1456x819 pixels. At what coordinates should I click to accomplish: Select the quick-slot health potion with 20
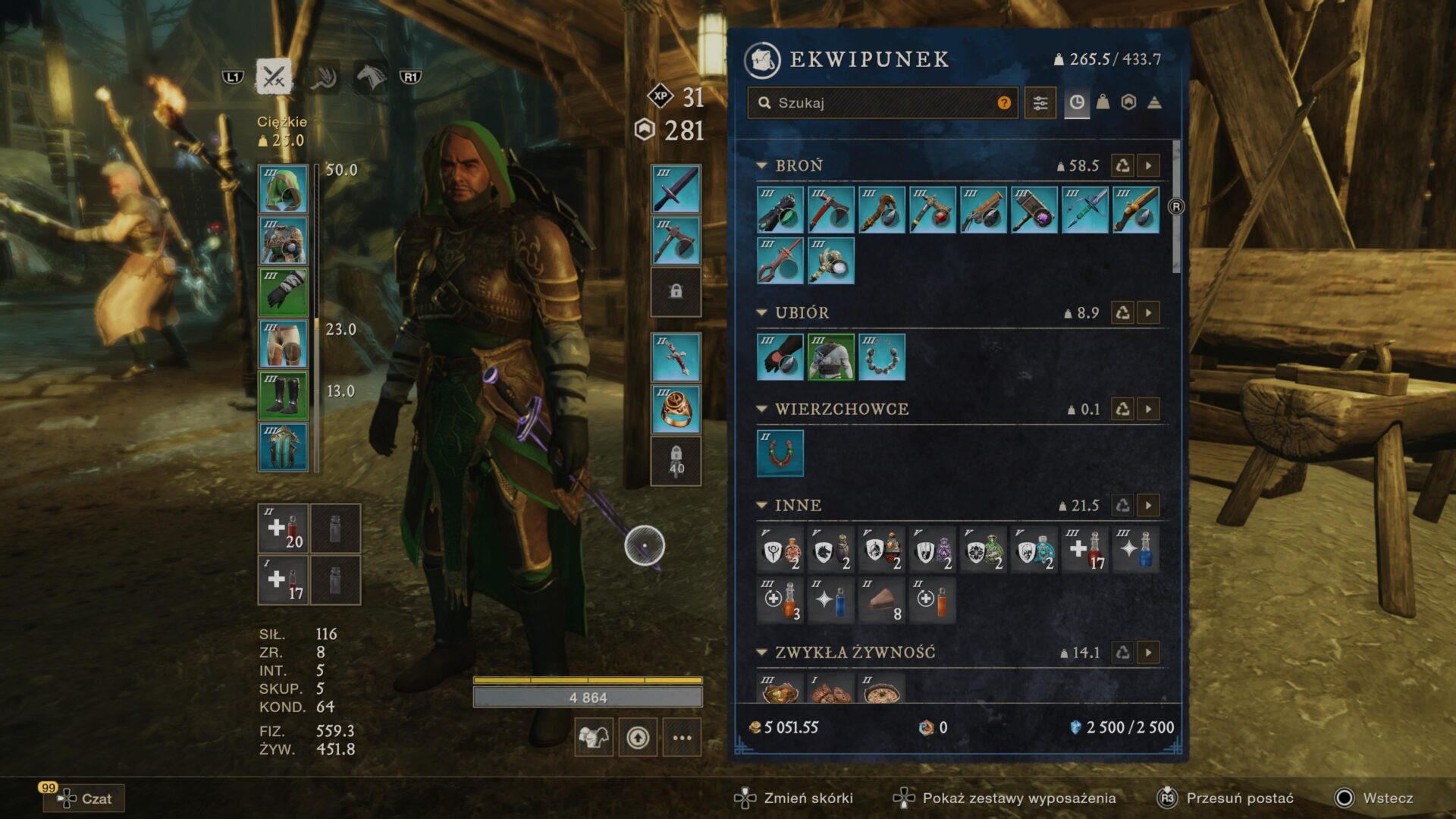coord(283,529)
